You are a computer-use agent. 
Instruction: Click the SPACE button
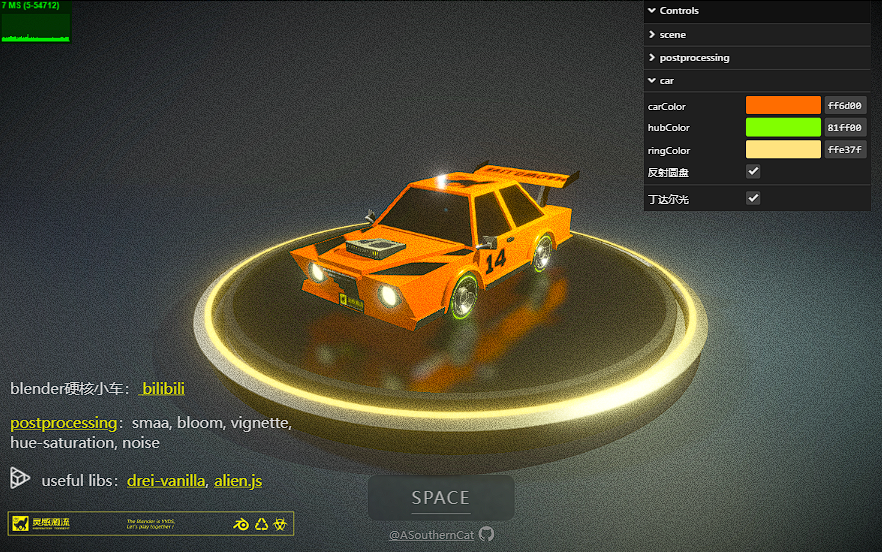pyautogui.click(x=441, y=498)
